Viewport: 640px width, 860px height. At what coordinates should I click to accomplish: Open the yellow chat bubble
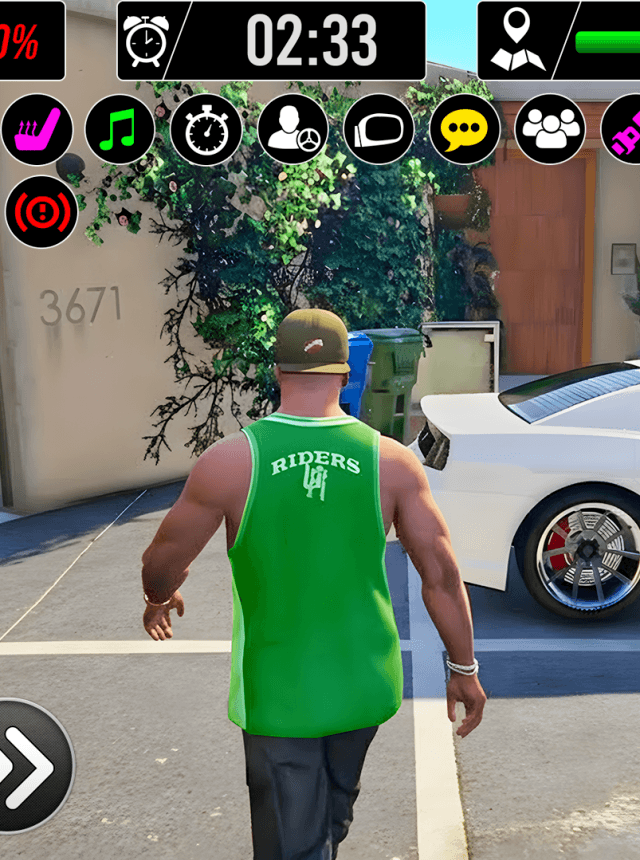(465, 130)
